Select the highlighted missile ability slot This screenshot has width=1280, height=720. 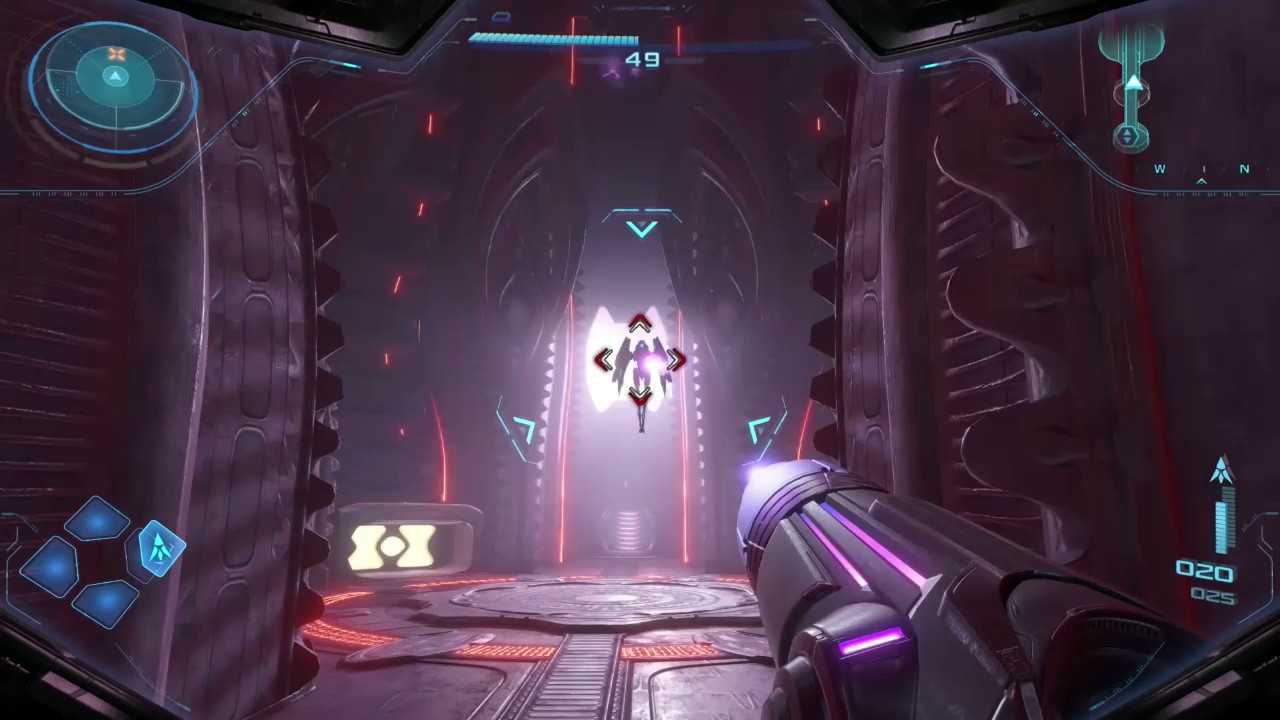coord(157,547)
